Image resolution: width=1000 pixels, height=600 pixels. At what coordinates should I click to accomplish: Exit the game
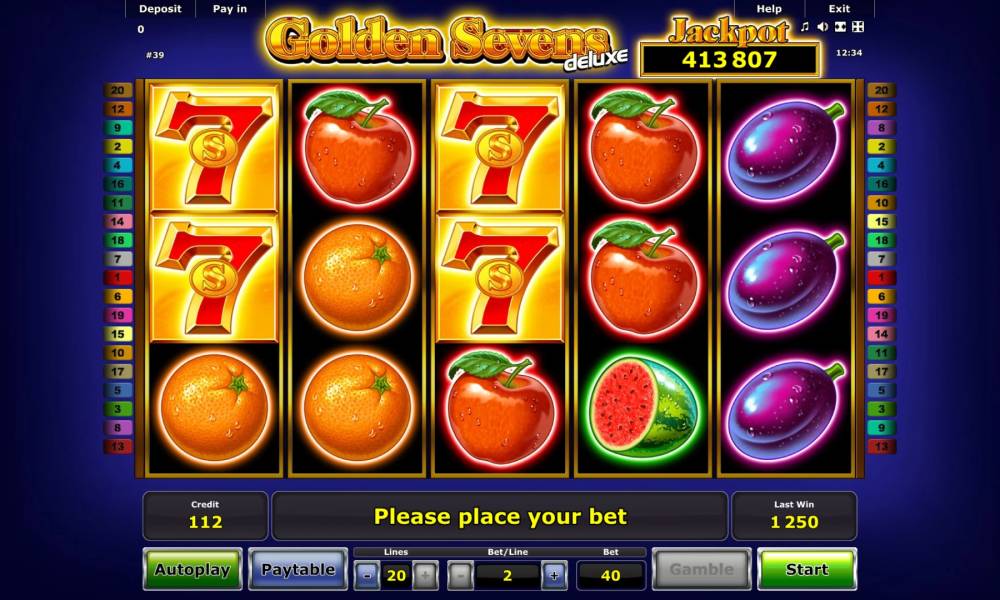839,9
